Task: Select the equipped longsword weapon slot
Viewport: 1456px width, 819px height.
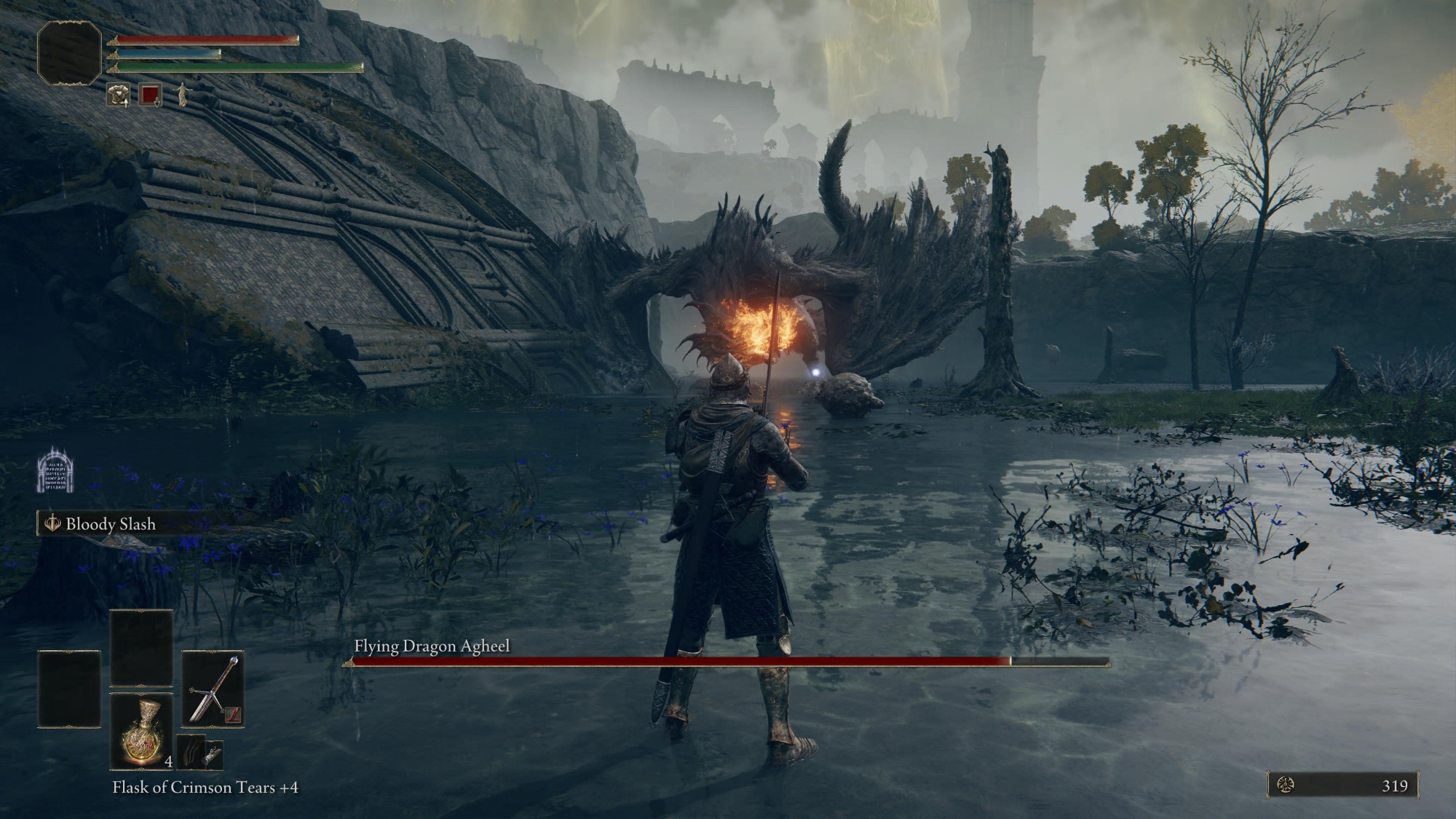Action: coord(213,689)
